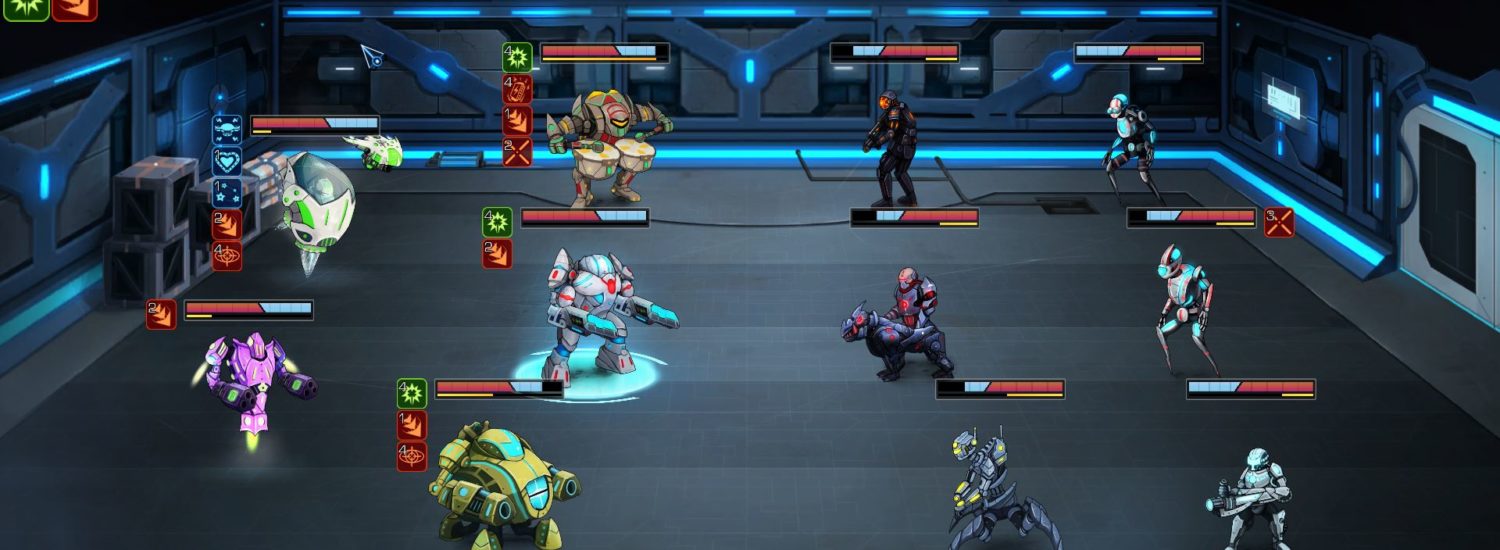The height and width of the screenshot is (550, 1500).
Task: Inspect the crosshair target debuff on the yellow tank
Action: tap(412, 456)
